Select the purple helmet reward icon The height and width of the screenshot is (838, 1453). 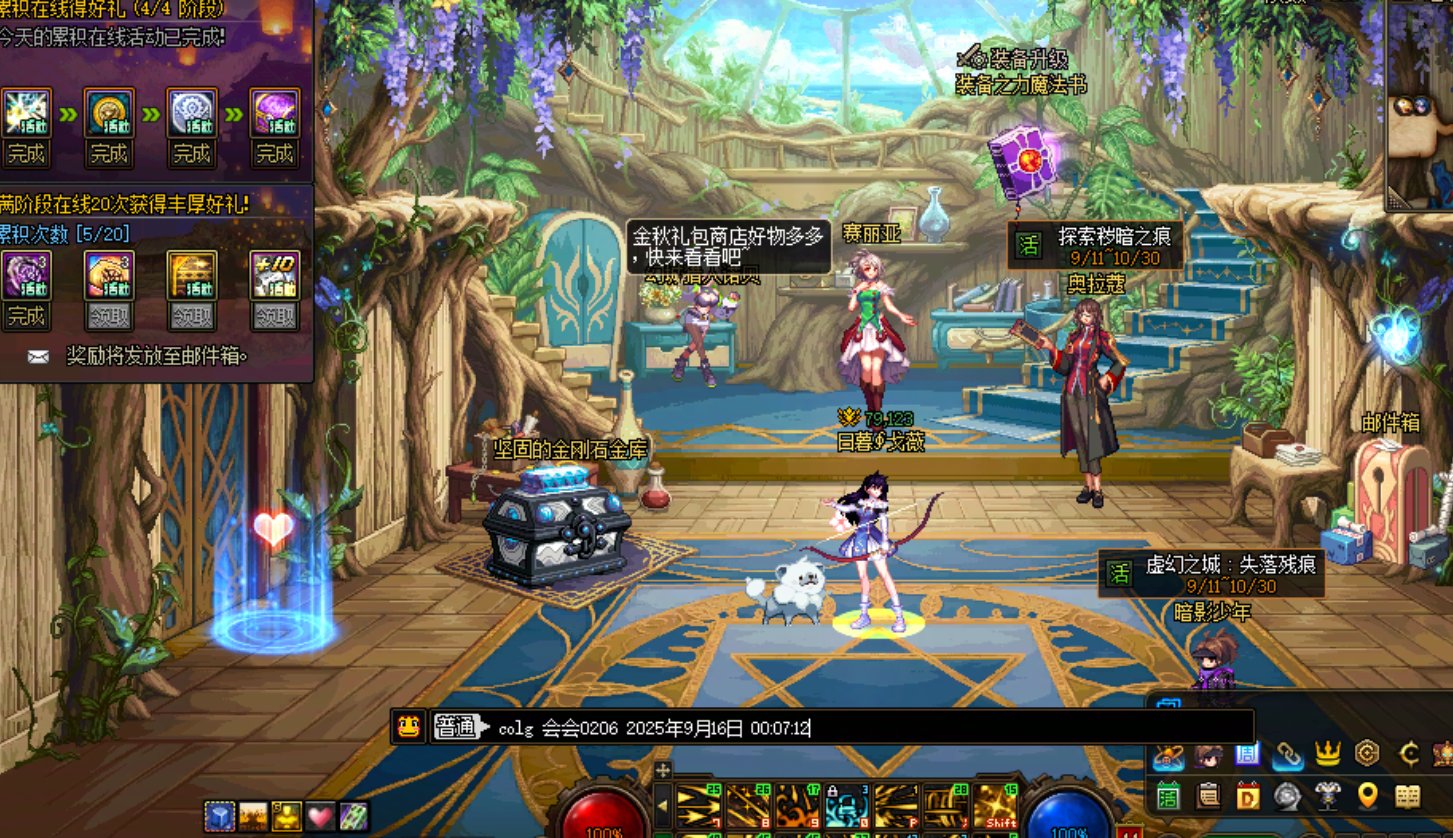[x=274, y=112]
